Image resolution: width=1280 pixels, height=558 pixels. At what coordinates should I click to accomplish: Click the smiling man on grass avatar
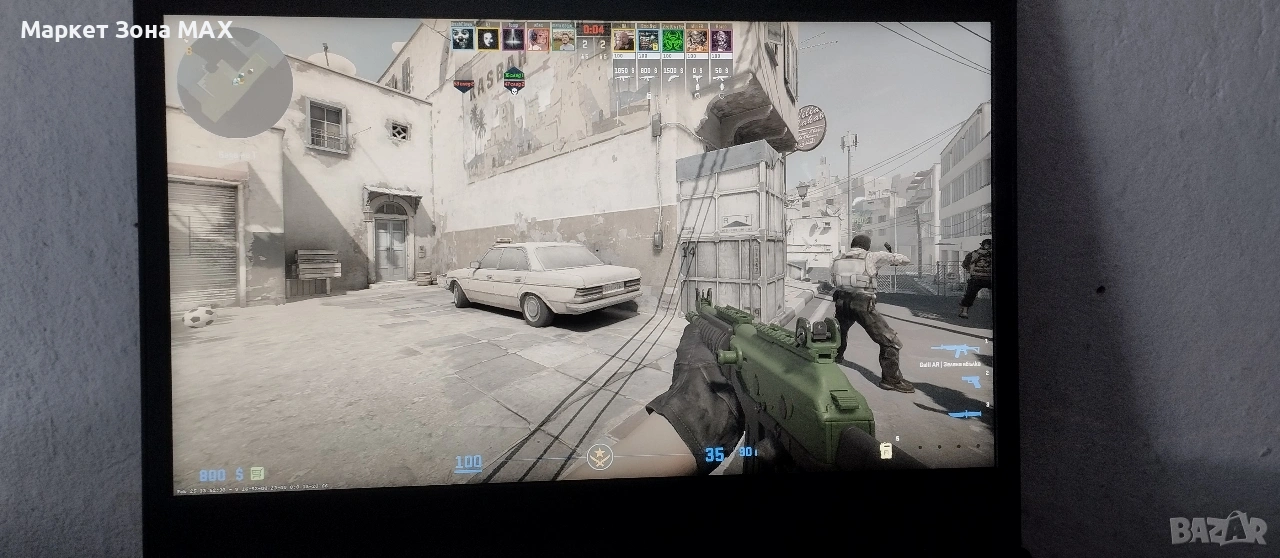(x=564, y=39)
